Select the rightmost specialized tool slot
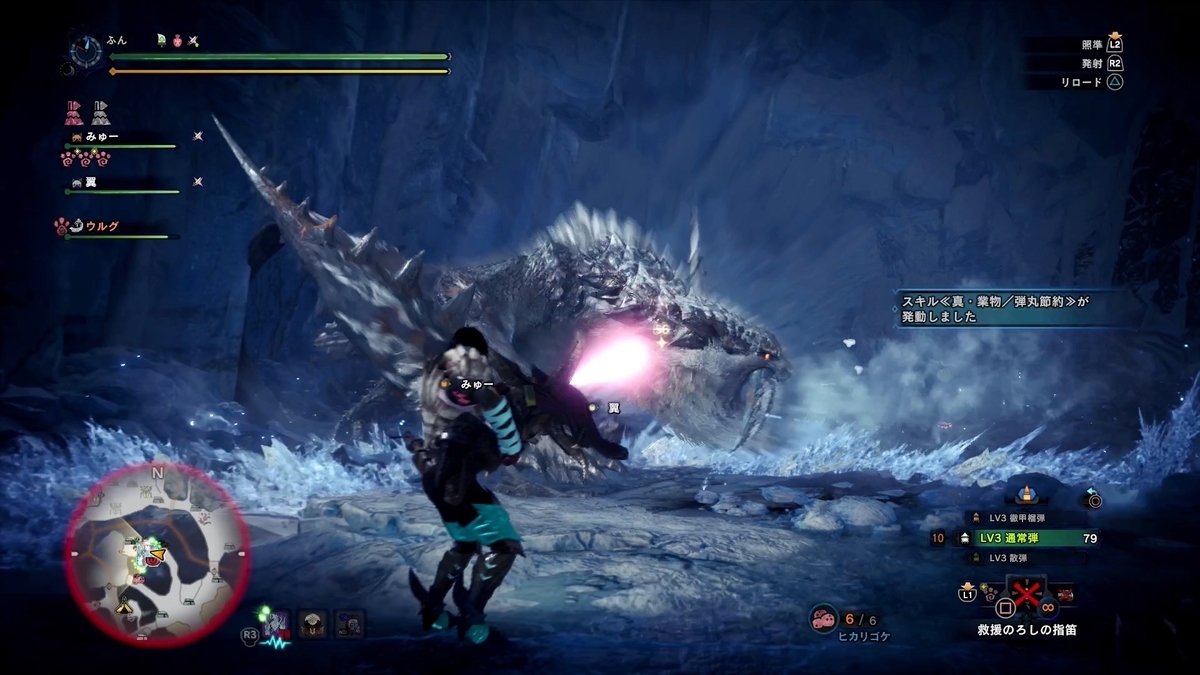The image size is (1200, 675). (x=350, y=624)
